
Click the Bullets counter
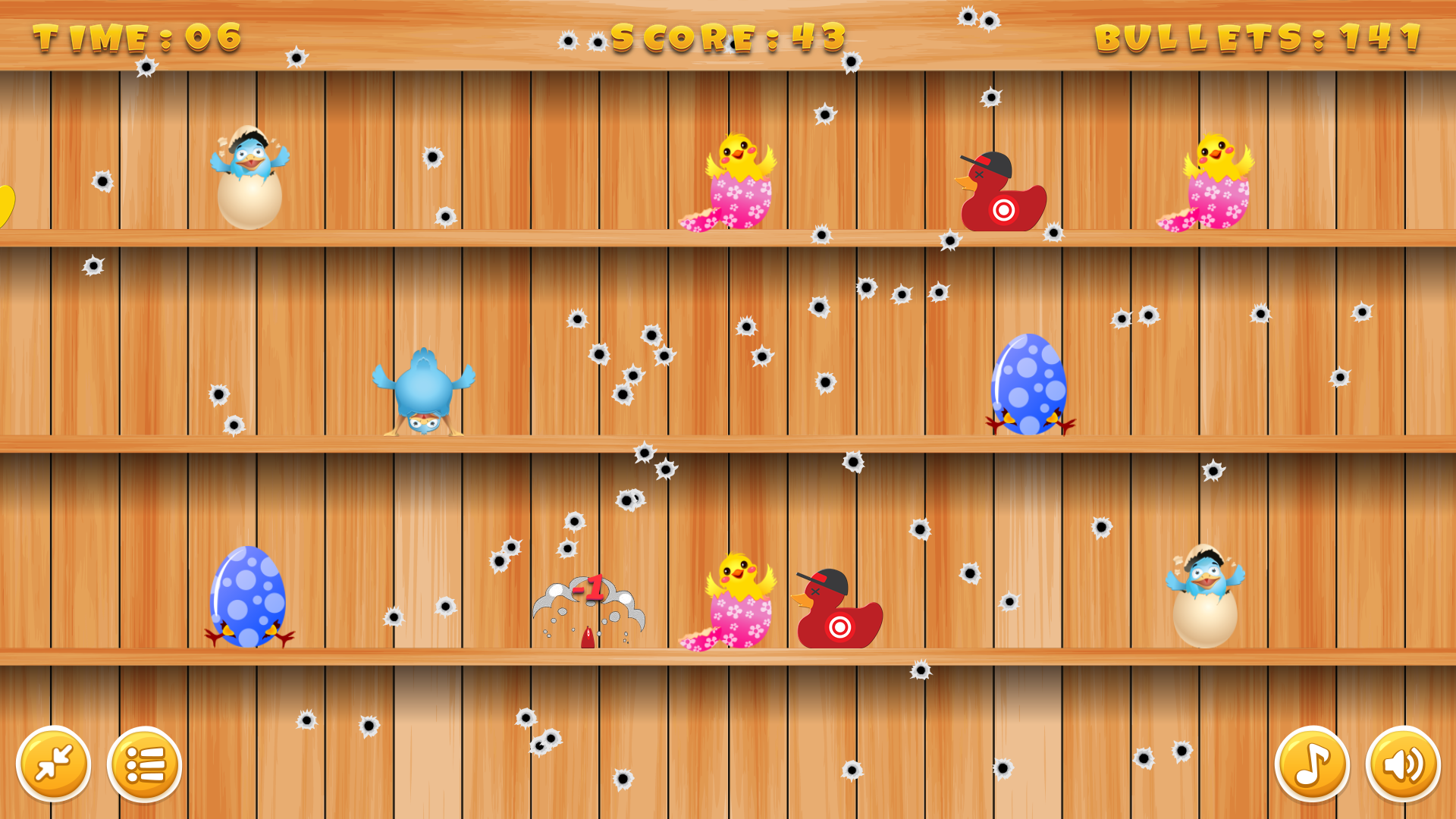(1259, 36)
